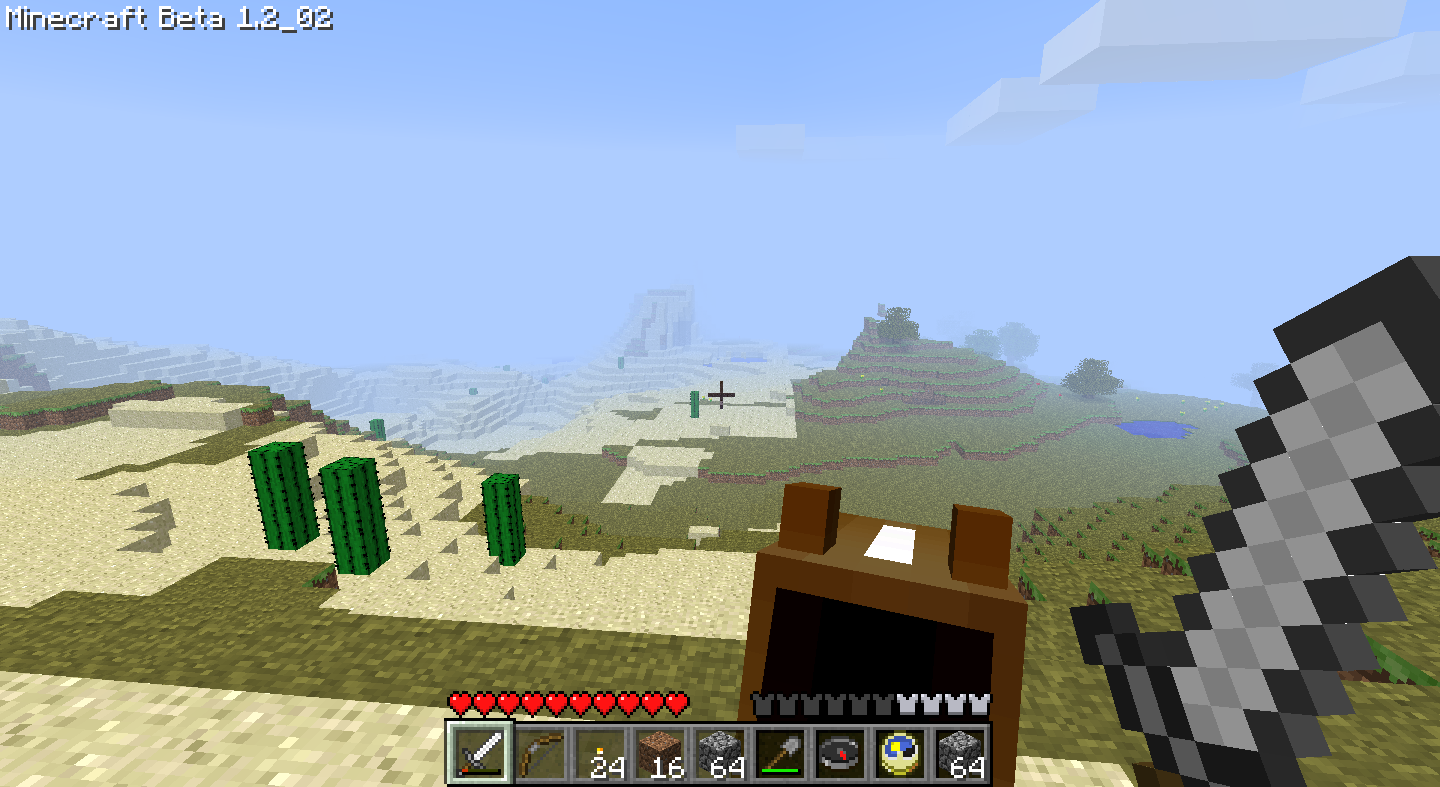The width and height of the screenshot is (1440, 787).
Task: Click the shovel's green durability bar
Action: [x=780, y=771]
